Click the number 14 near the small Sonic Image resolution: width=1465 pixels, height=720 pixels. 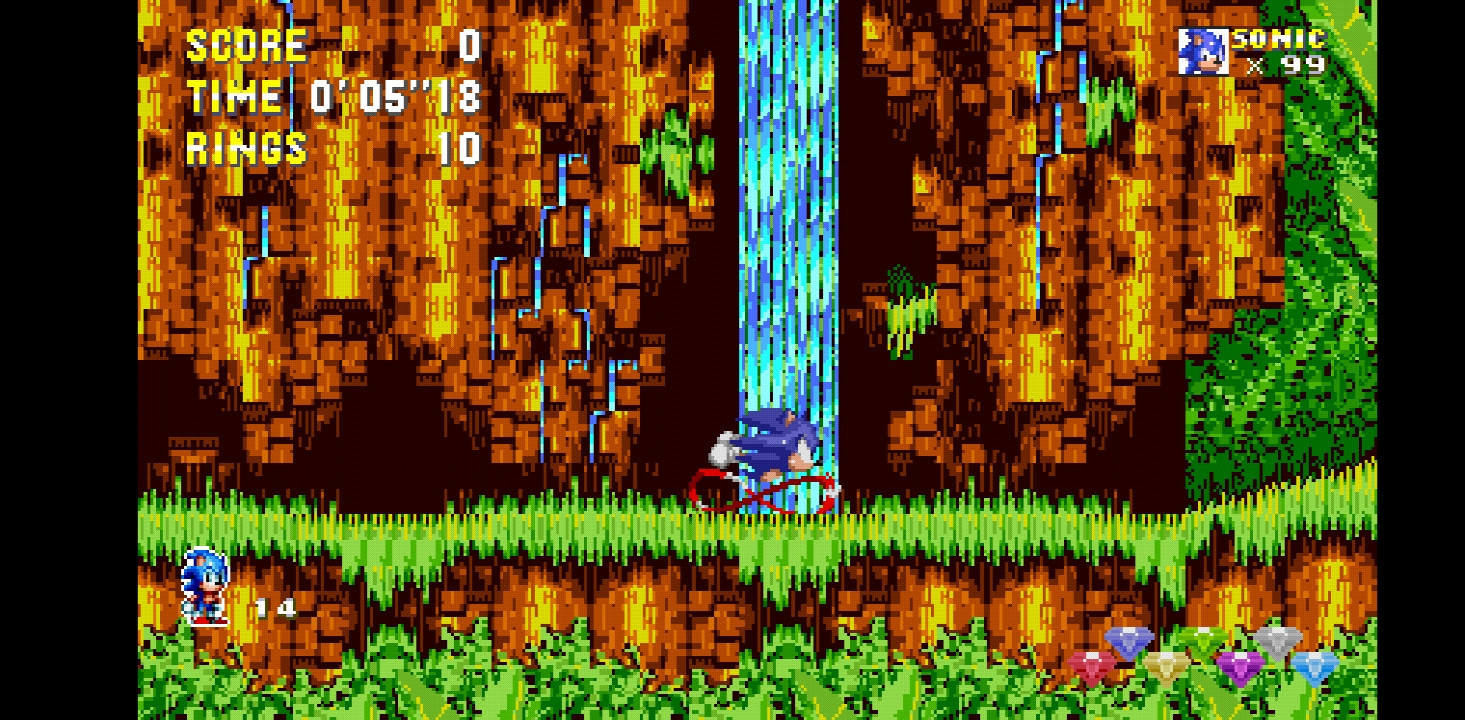[x=277, y=608]
